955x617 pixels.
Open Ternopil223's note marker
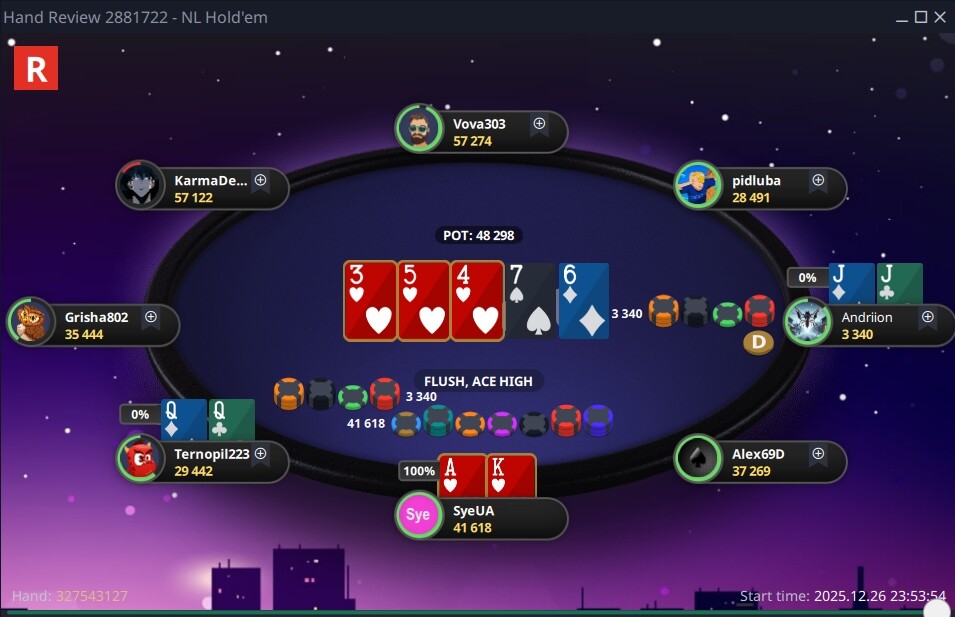(x=260, y=454)
